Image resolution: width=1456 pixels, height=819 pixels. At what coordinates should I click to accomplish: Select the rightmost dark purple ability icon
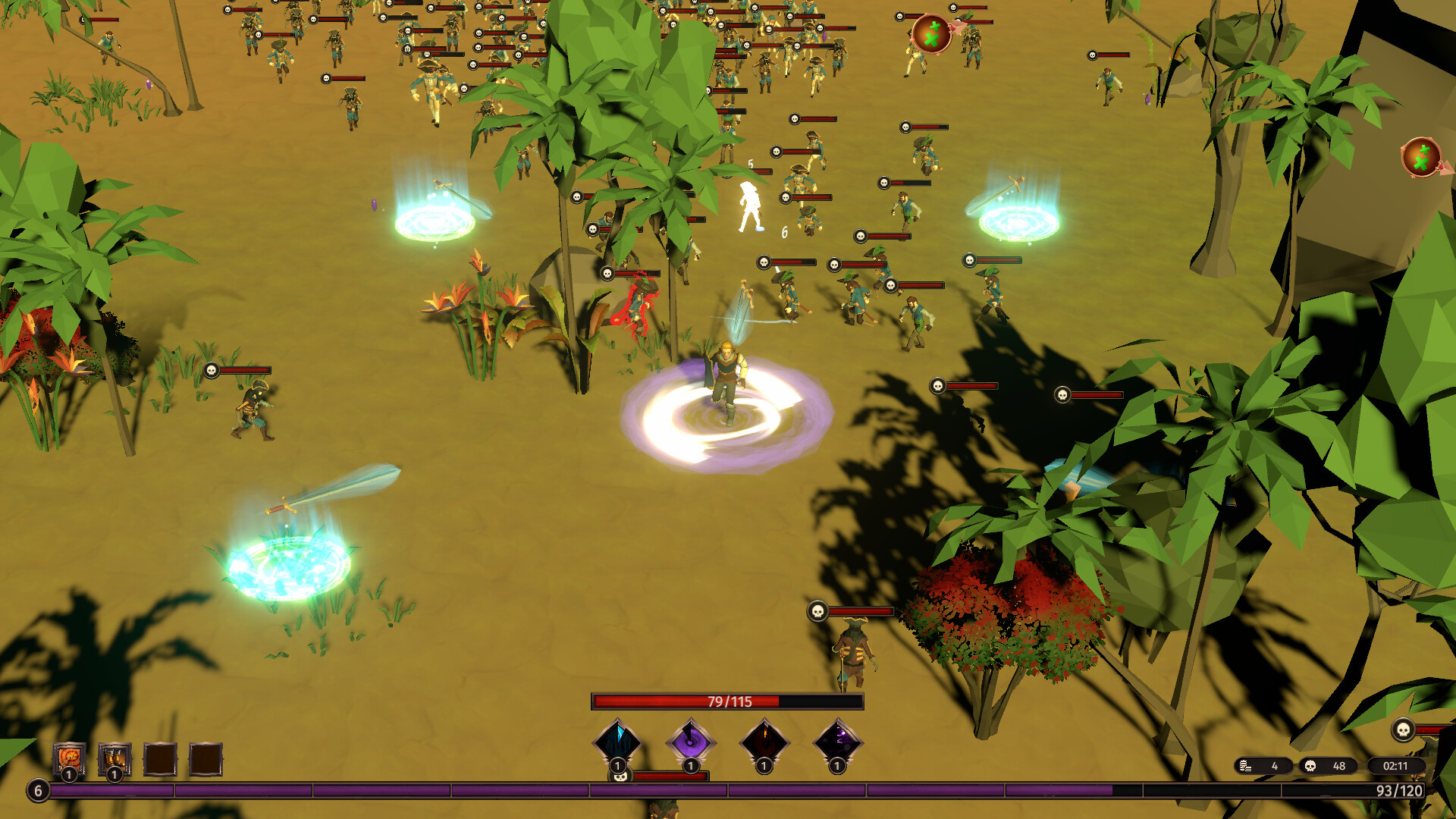tap(838, 741)
